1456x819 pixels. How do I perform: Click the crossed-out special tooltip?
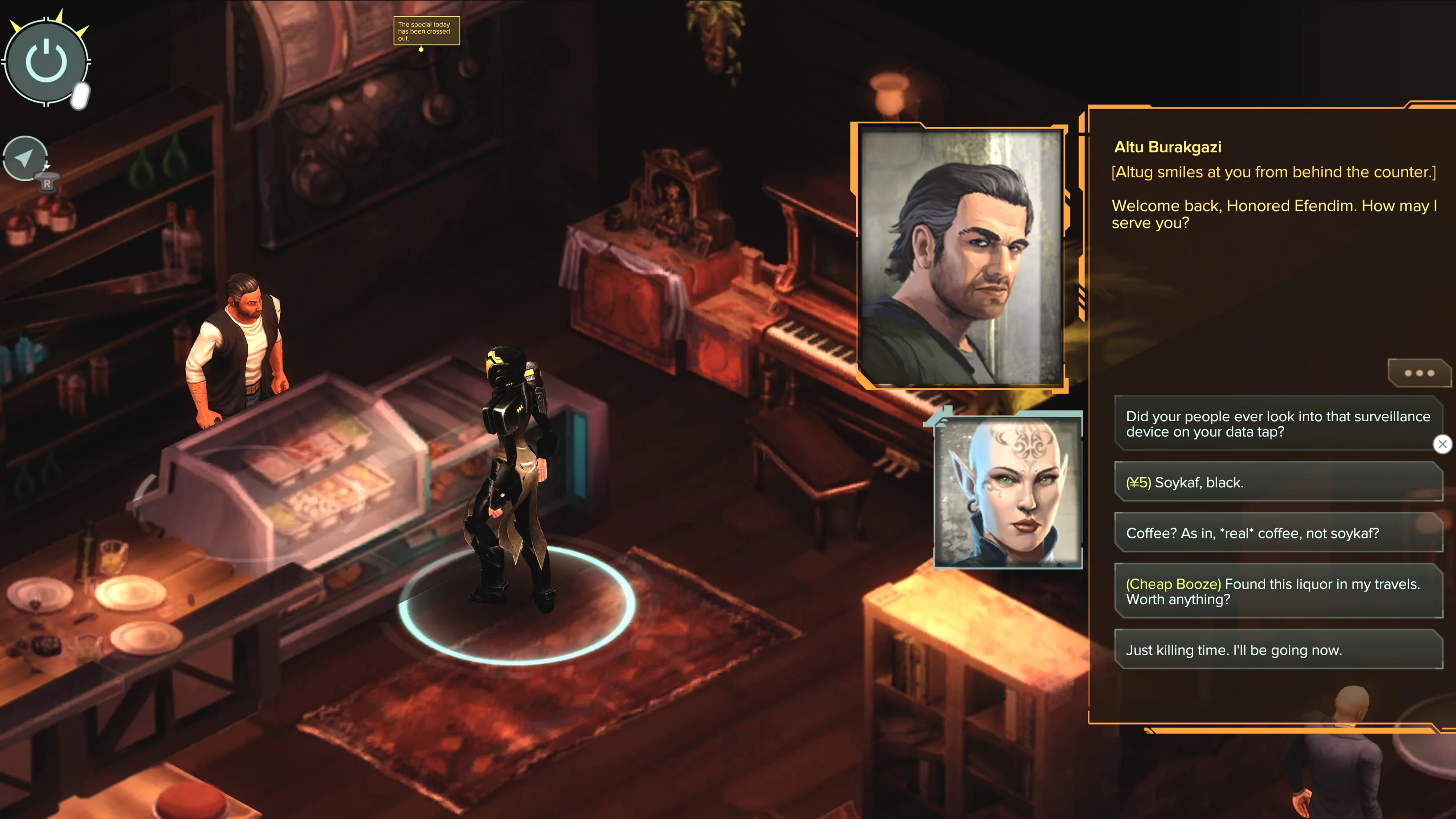point(427,31)
